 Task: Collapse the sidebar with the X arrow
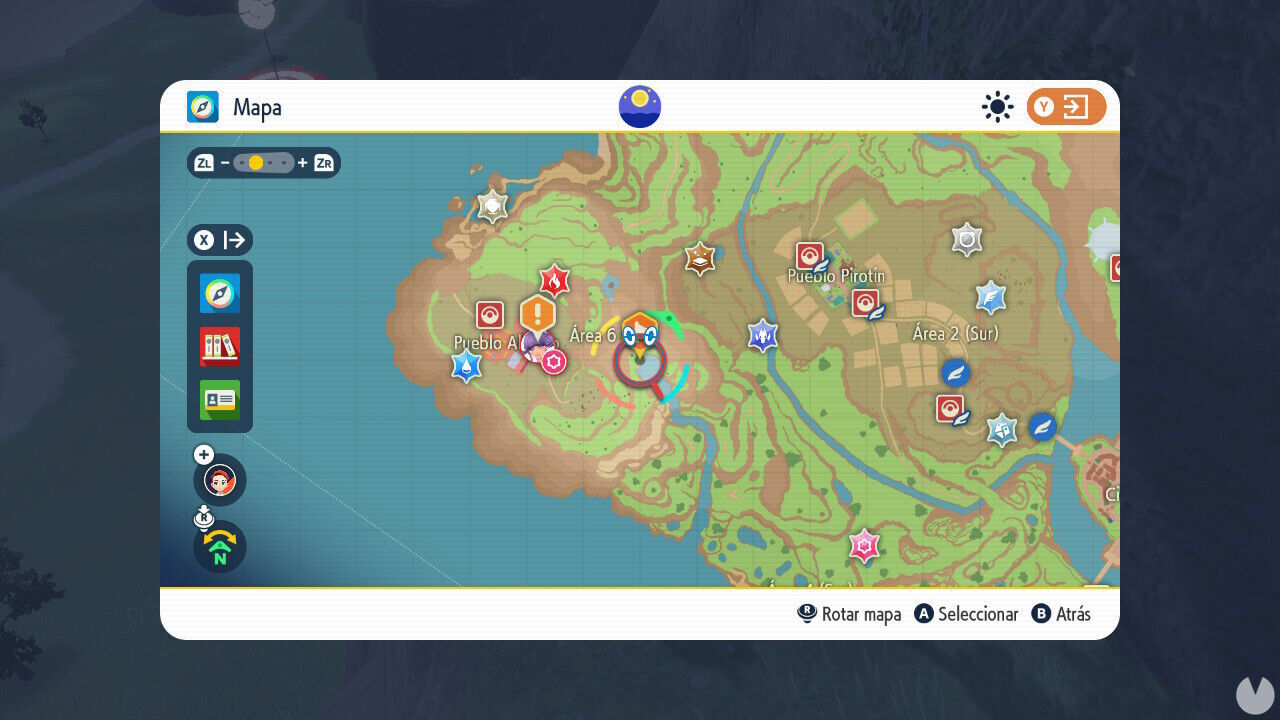[221, 240]
